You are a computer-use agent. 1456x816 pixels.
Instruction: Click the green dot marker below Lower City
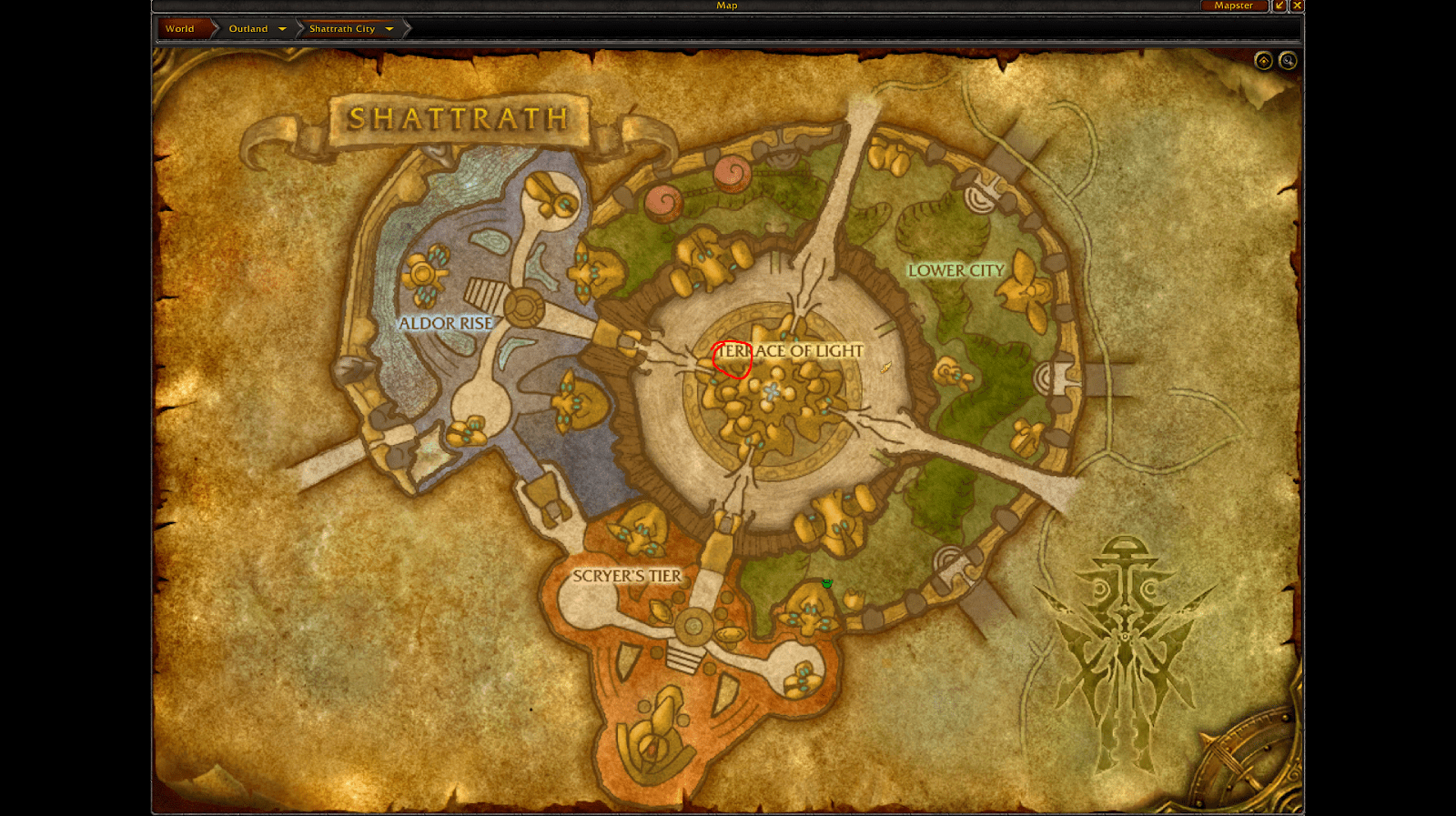pyautogui.click(x=826, y=583)
